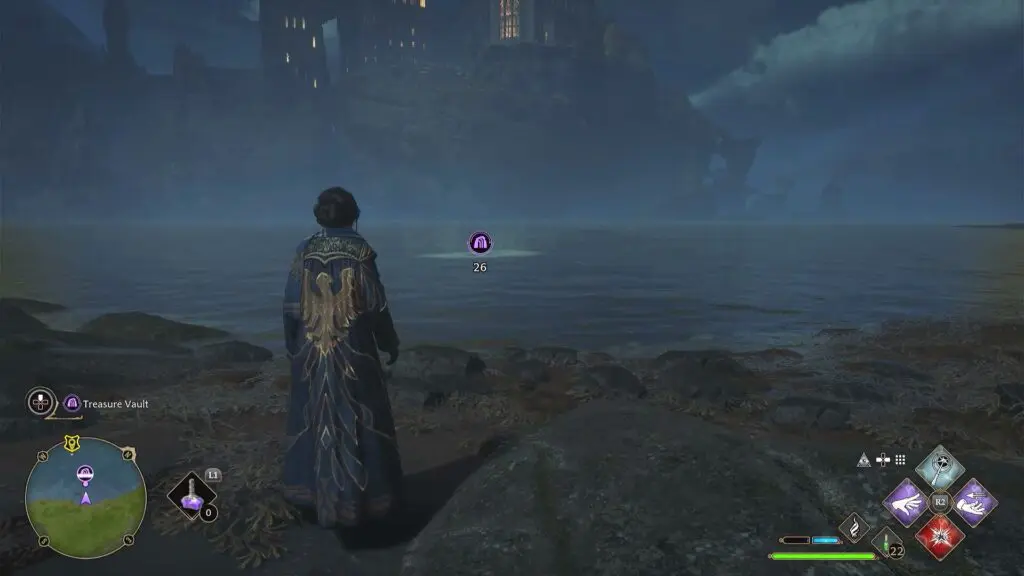Trigger the ancient magic flame icon
1024x576 pixels.
854,526
